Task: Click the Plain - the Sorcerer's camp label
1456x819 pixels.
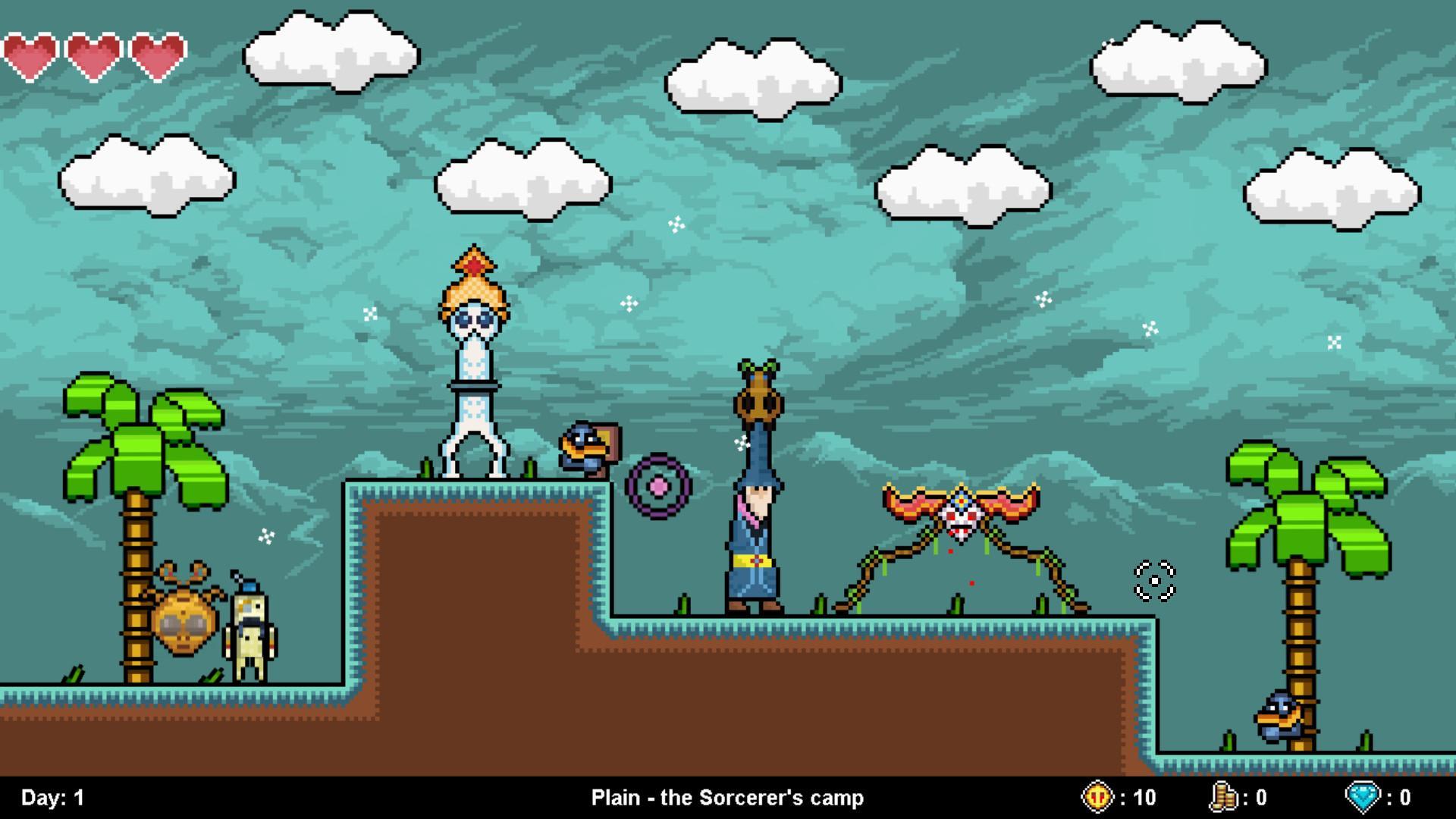Action: (727, 797)
